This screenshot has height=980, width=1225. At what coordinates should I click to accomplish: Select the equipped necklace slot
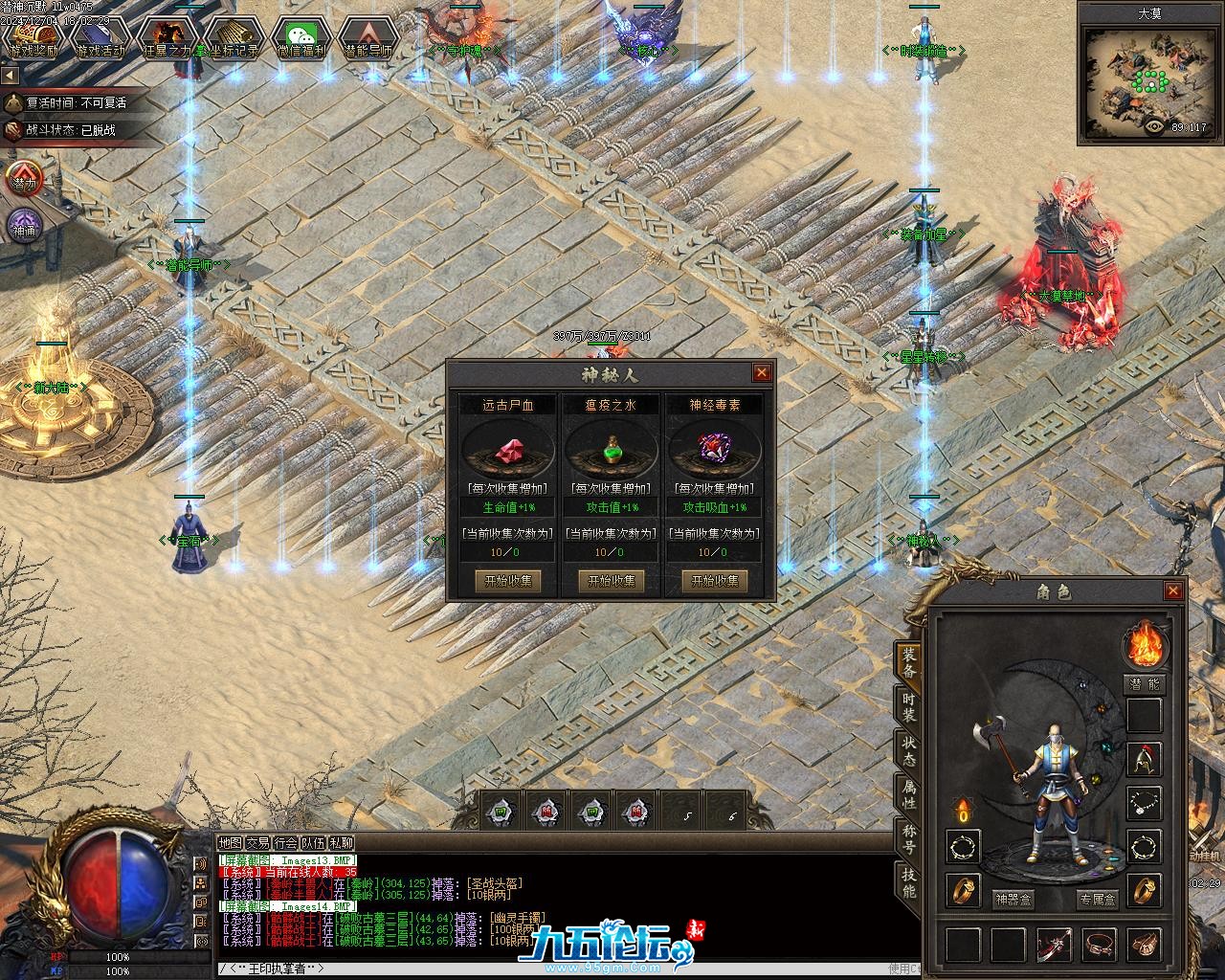[x=1144, y=802]
